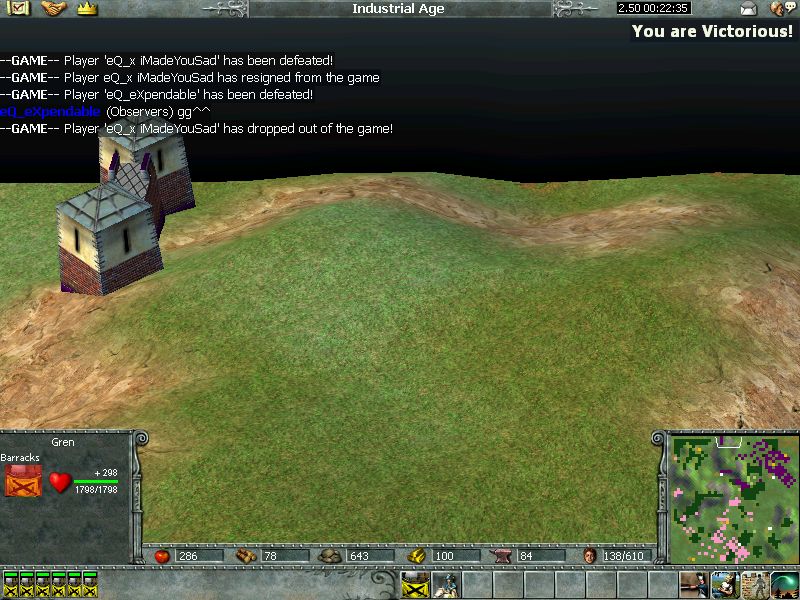Click the rifleman unit button
This screenshot has width=800, height=600.
pos(694,584)
